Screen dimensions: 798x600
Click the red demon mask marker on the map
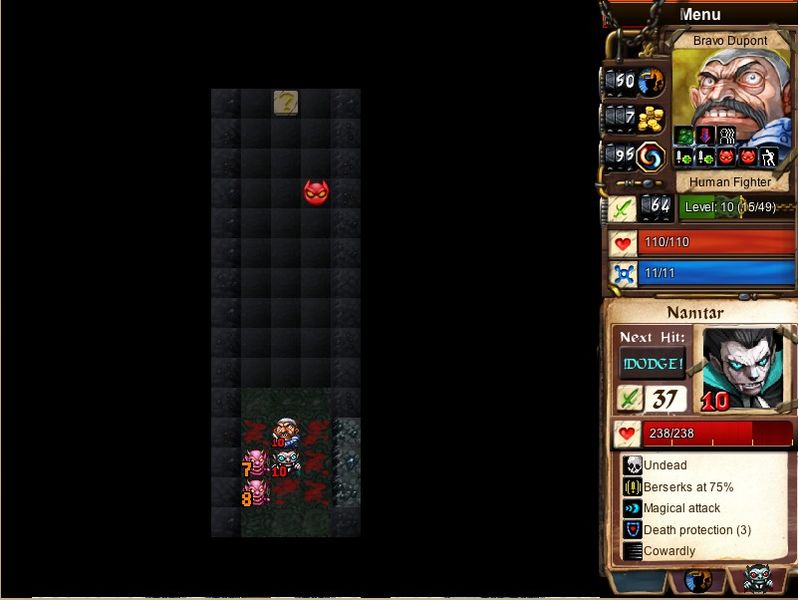(316, 192)
